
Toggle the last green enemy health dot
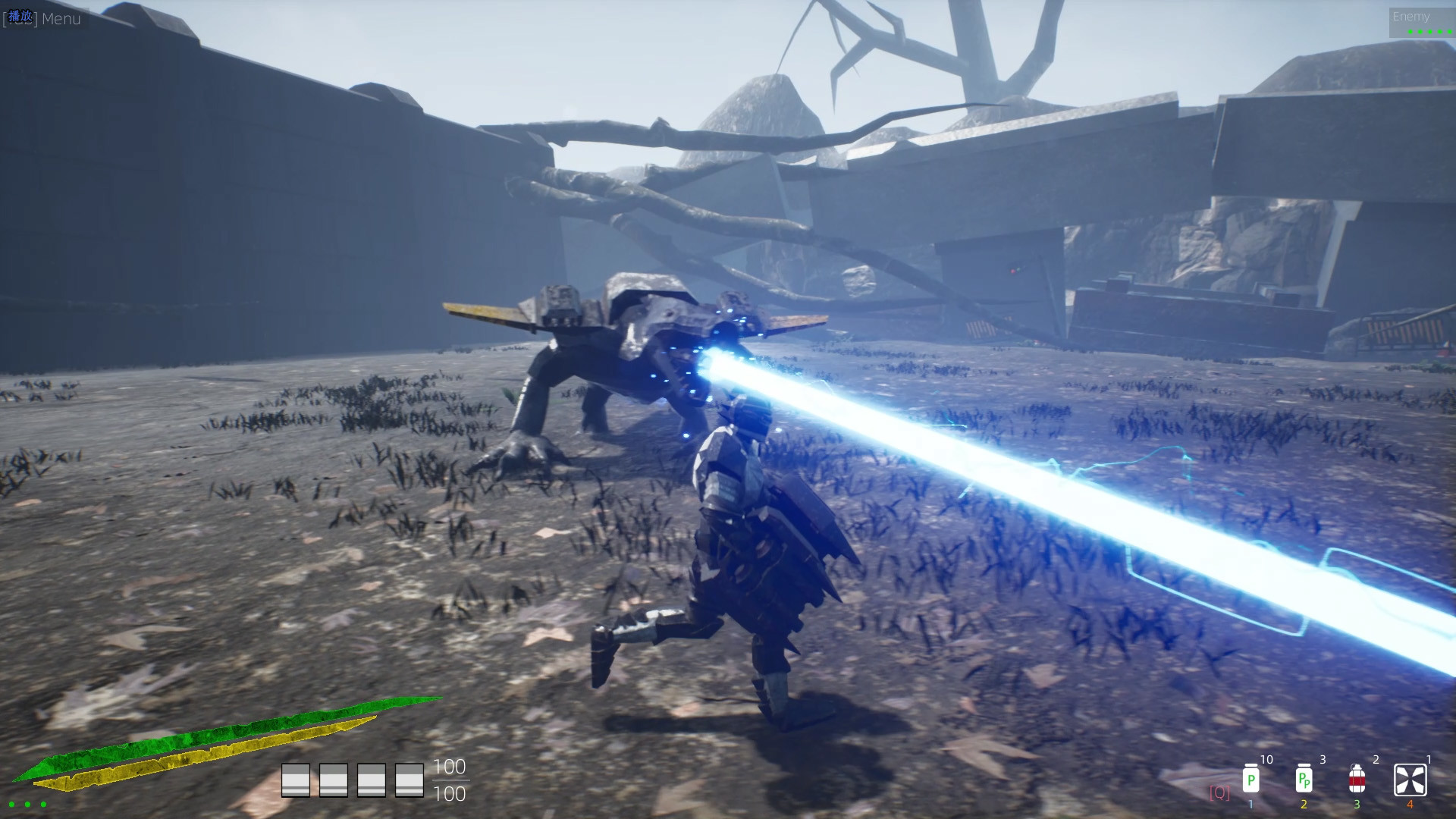1450,32
